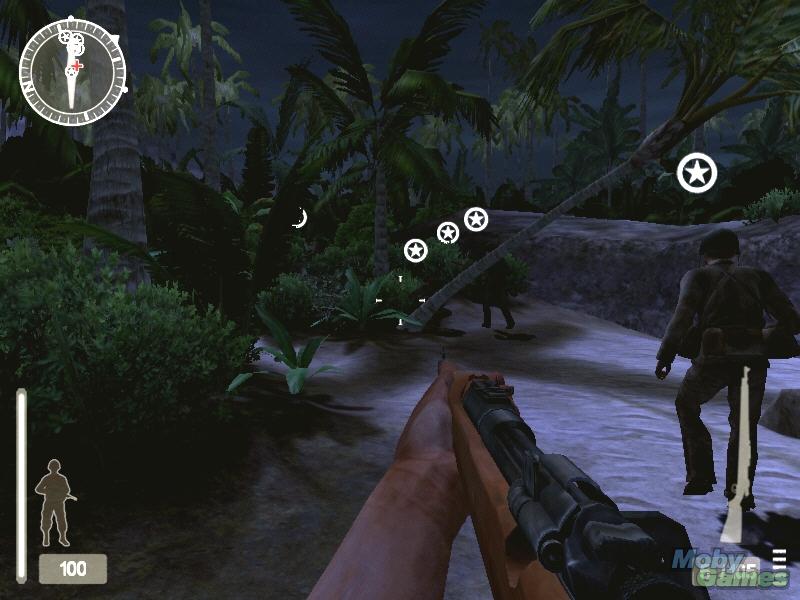
Task: Click the MobyGames watermark logo
Action: click(729, 568)
